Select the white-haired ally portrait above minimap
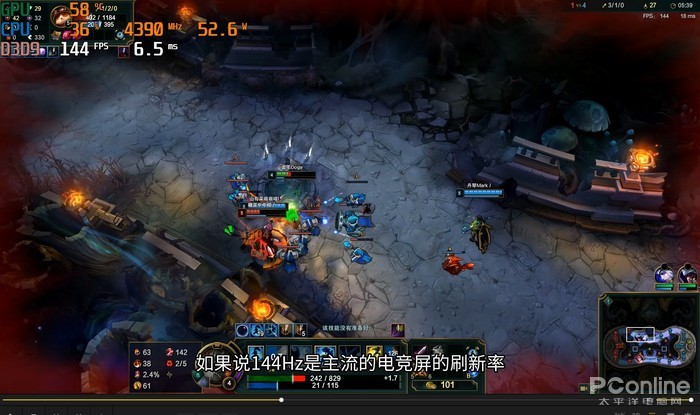Viewport: 700px width, 415px height. click(665, 272)
